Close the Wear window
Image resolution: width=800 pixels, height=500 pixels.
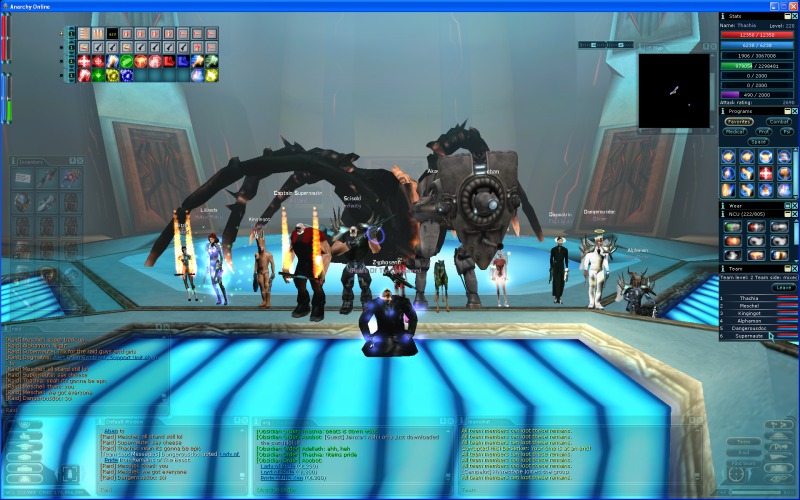click(x=794, y=204)
